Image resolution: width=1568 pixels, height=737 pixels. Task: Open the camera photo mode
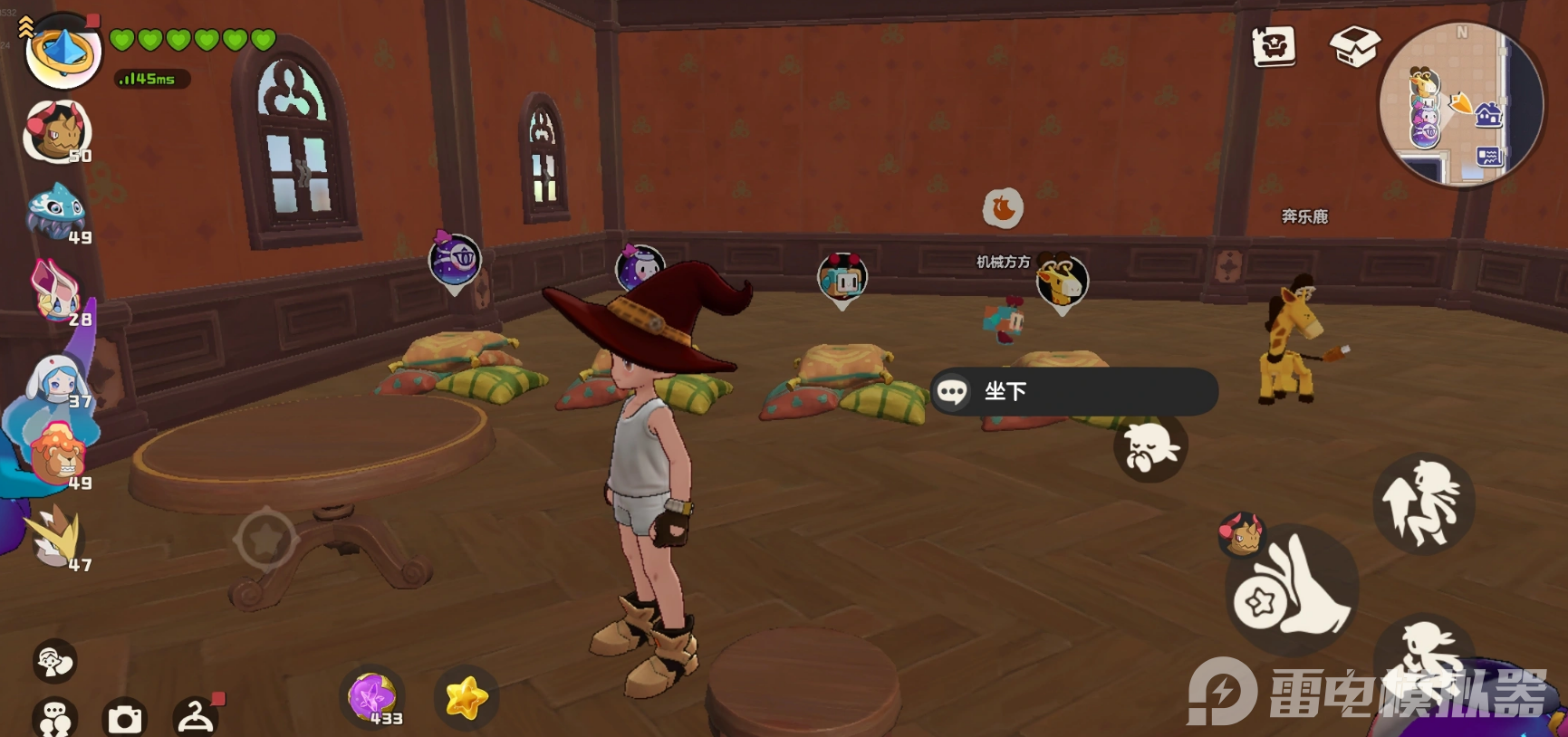tap(124, 719)
